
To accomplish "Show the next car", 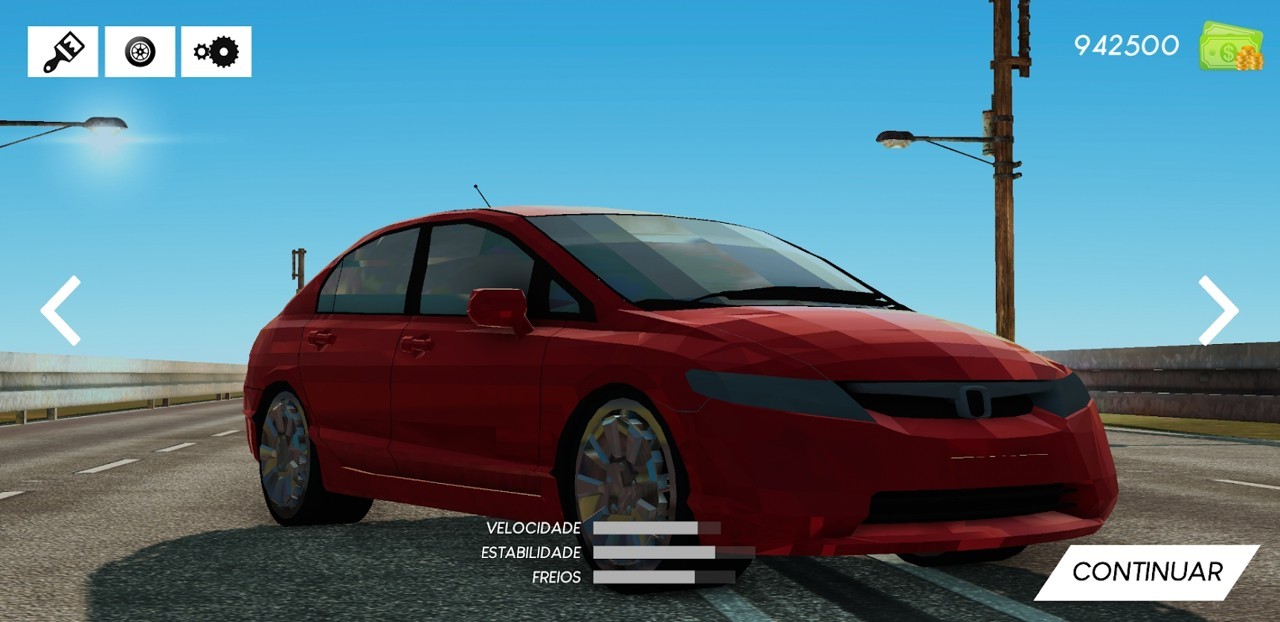I will (x=1218, y=311).
